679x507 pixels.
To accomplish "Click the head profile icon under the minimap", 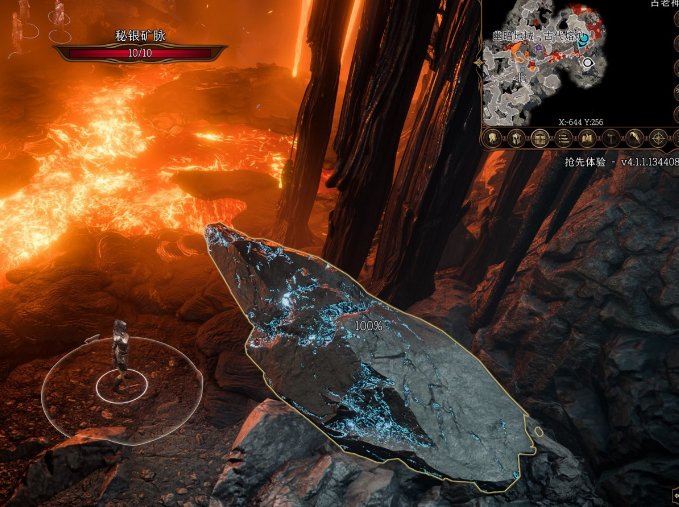I will 492,138.
